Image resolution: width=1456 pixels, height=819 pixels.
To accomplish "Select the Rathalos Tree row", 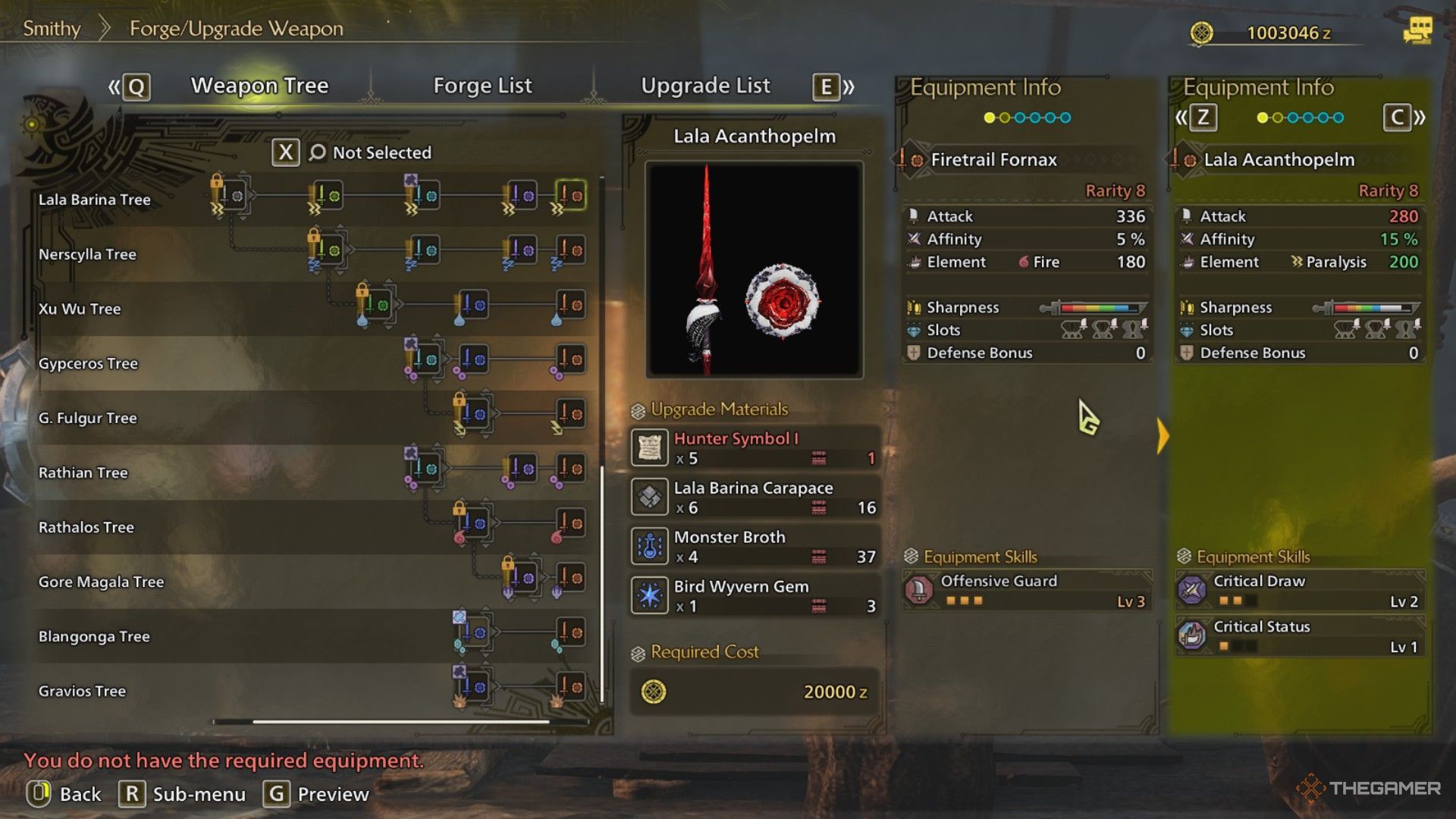I will pos(86,527).
